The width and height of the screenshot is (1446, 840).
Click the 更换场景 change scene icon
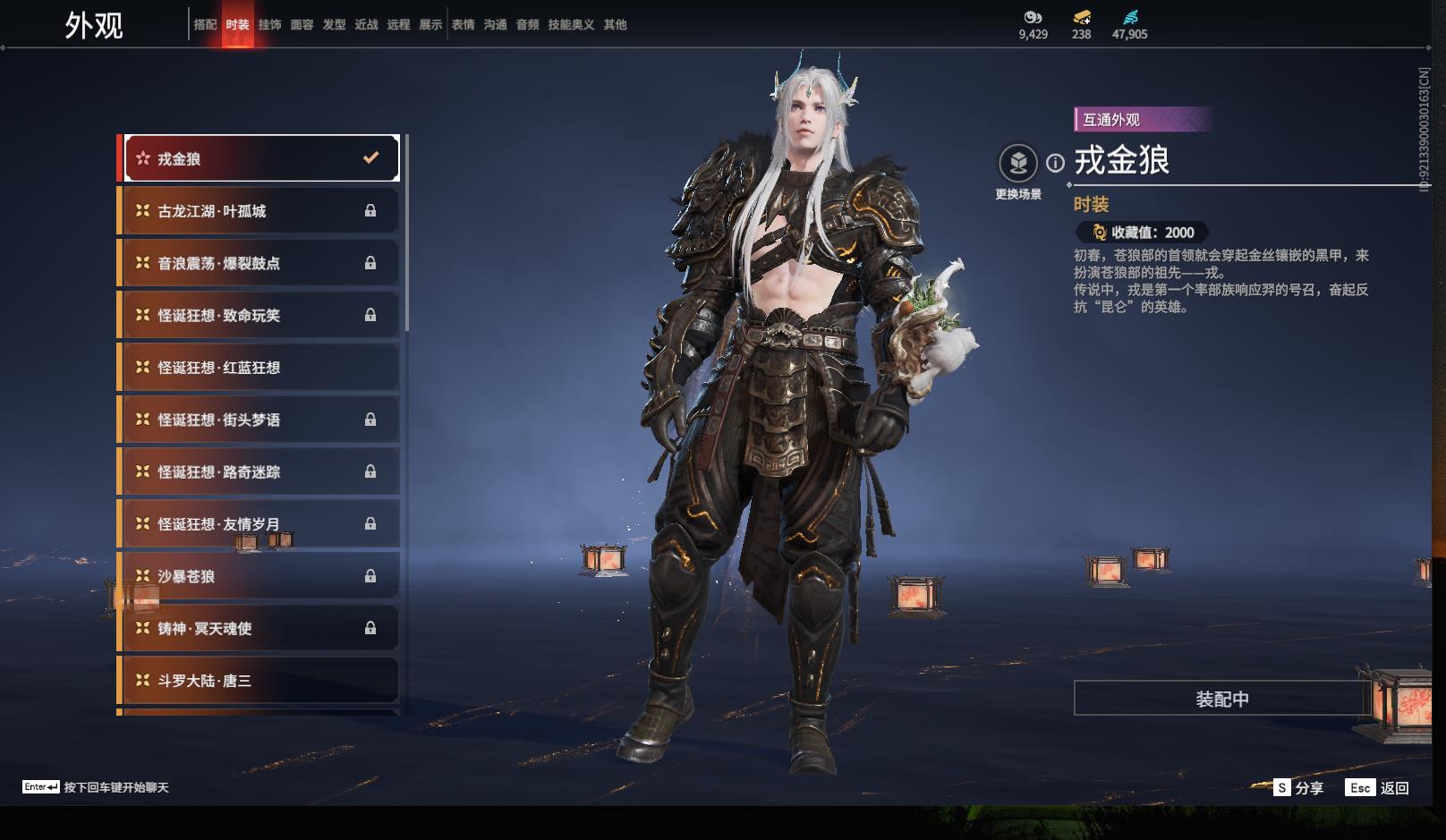[x=1018, y=164]
